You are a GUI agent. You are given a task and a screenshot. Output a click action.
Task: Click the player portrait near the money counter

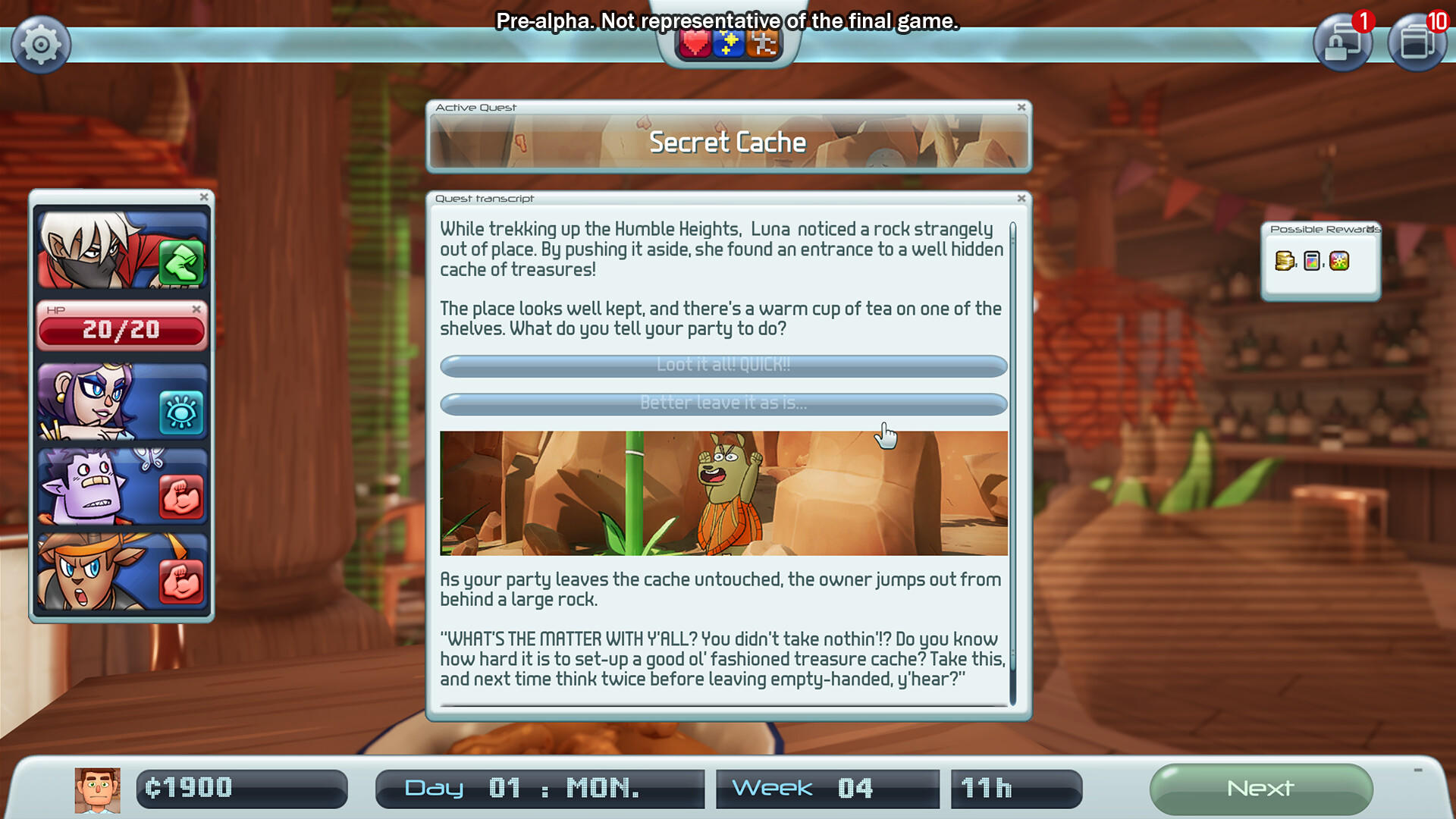(x=97, y=789)
